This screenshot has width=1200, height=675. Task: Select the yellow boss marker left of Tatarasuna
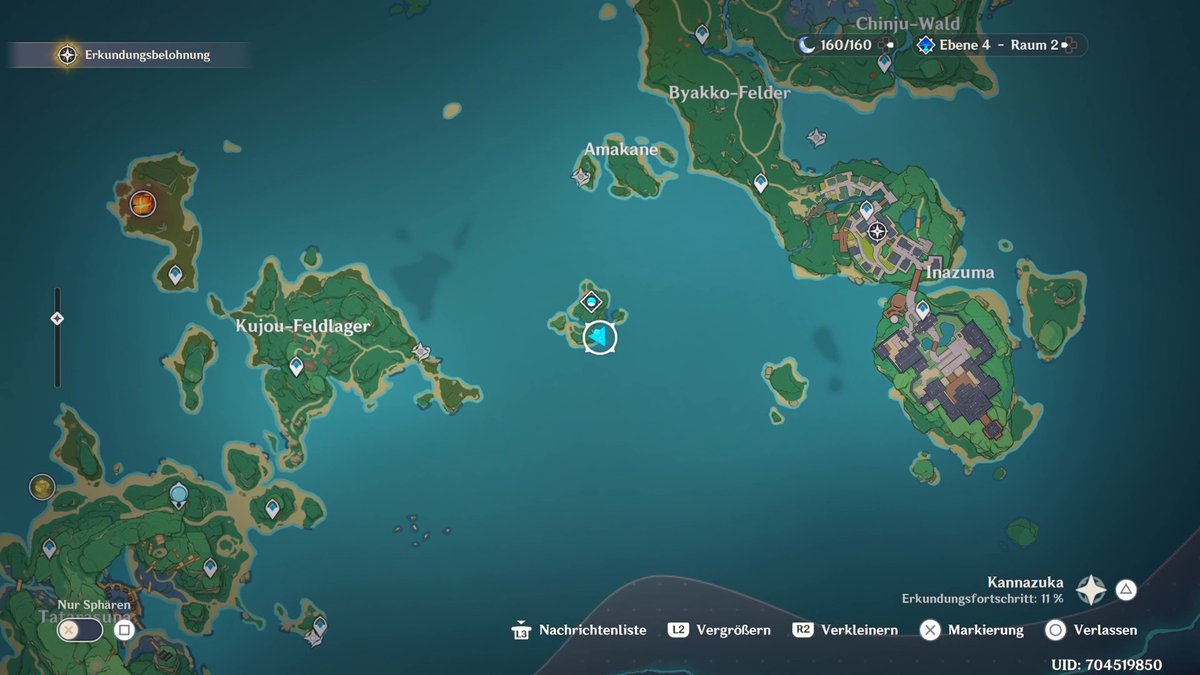(42, 487)
